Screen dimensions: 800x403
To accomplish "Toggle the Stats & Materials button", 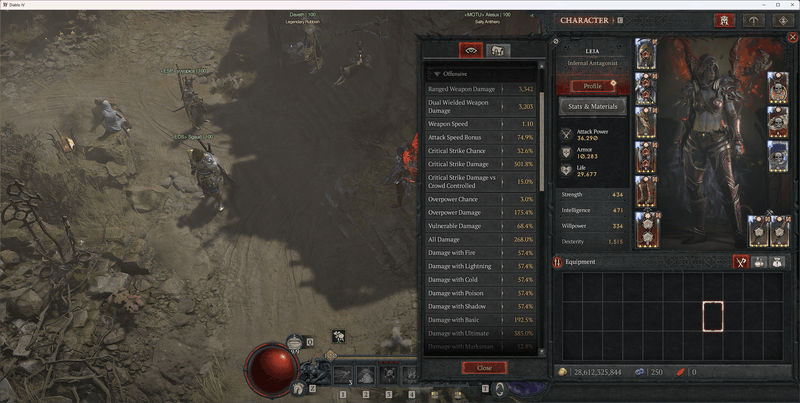I will 592,106.
